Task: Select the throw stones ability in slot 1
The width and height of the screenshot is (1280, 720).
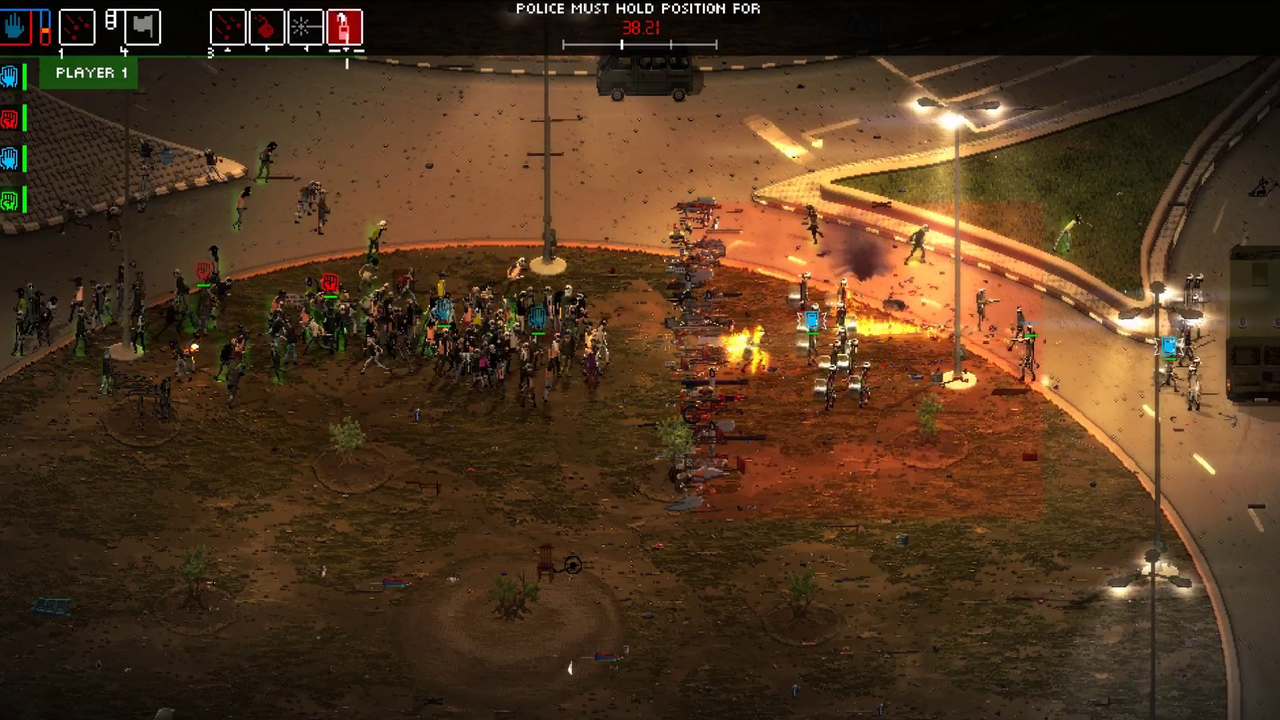Action: [x=78, y=27]
